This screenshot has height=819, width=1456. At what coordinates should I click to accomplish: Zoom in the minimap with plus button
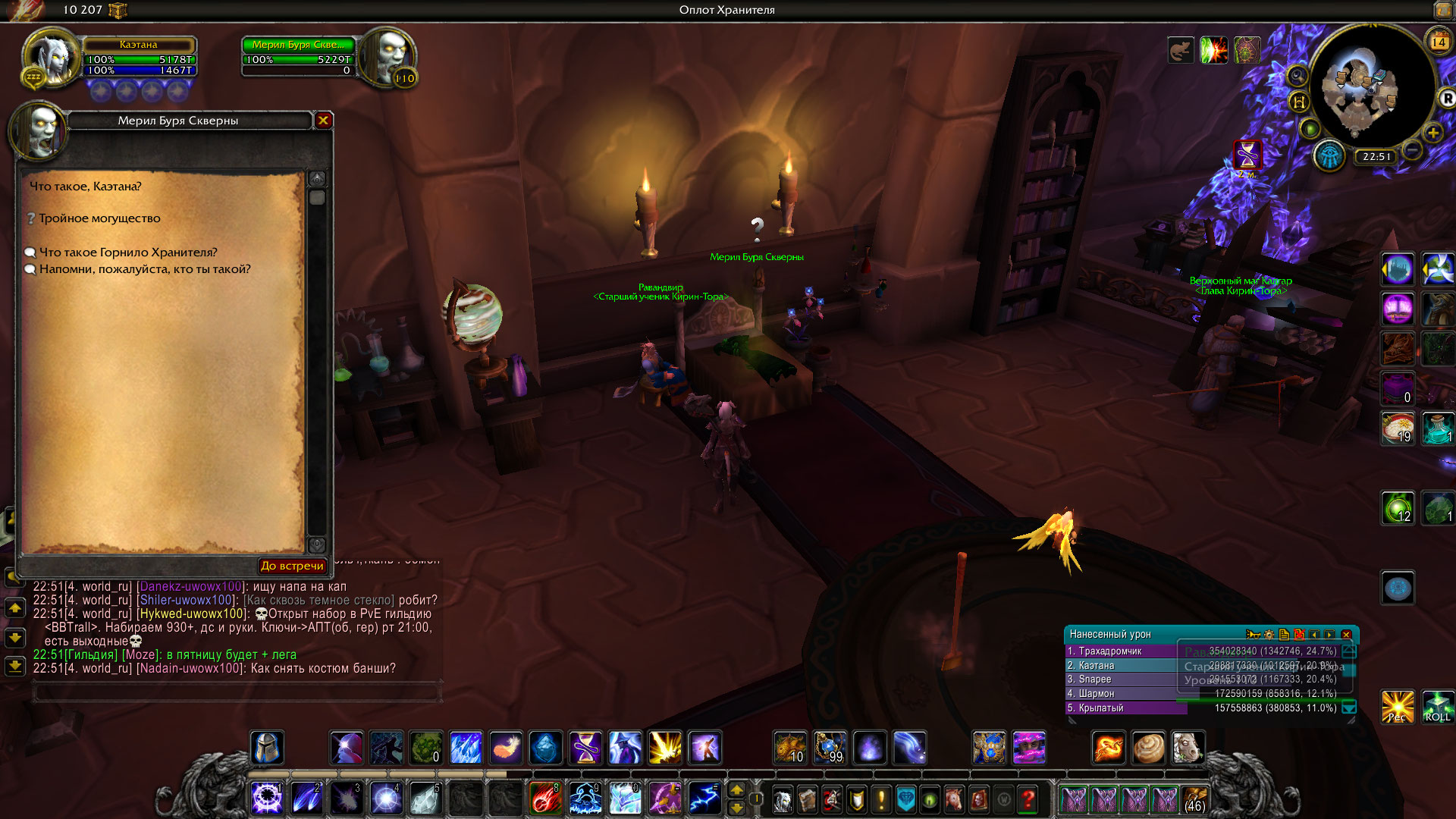pos(1432,133)
